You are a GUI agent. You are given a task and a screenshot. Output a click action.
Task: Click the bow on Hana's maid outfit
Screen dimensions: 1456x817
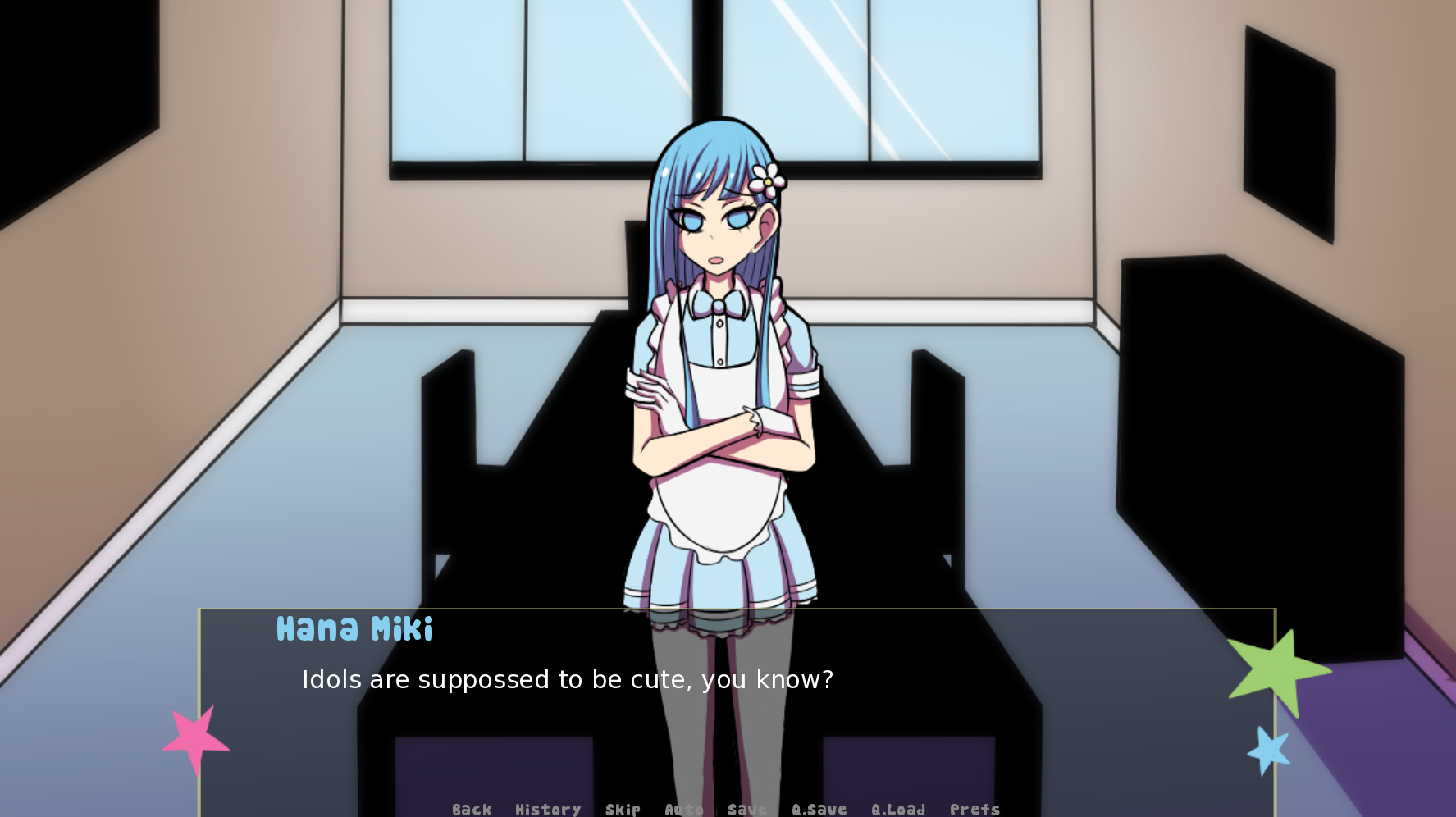click(x=718, y=304)
